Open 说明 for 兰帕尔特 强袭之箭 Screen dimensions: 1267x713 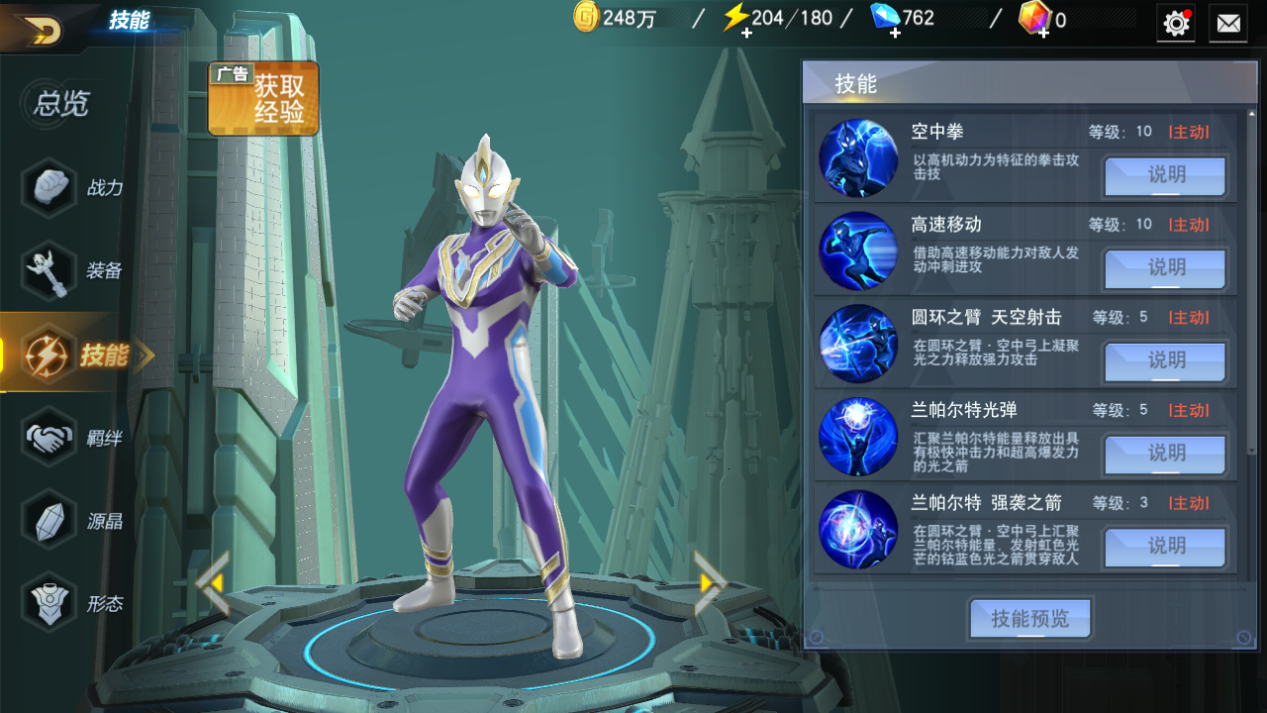[x=1165, y=547]
